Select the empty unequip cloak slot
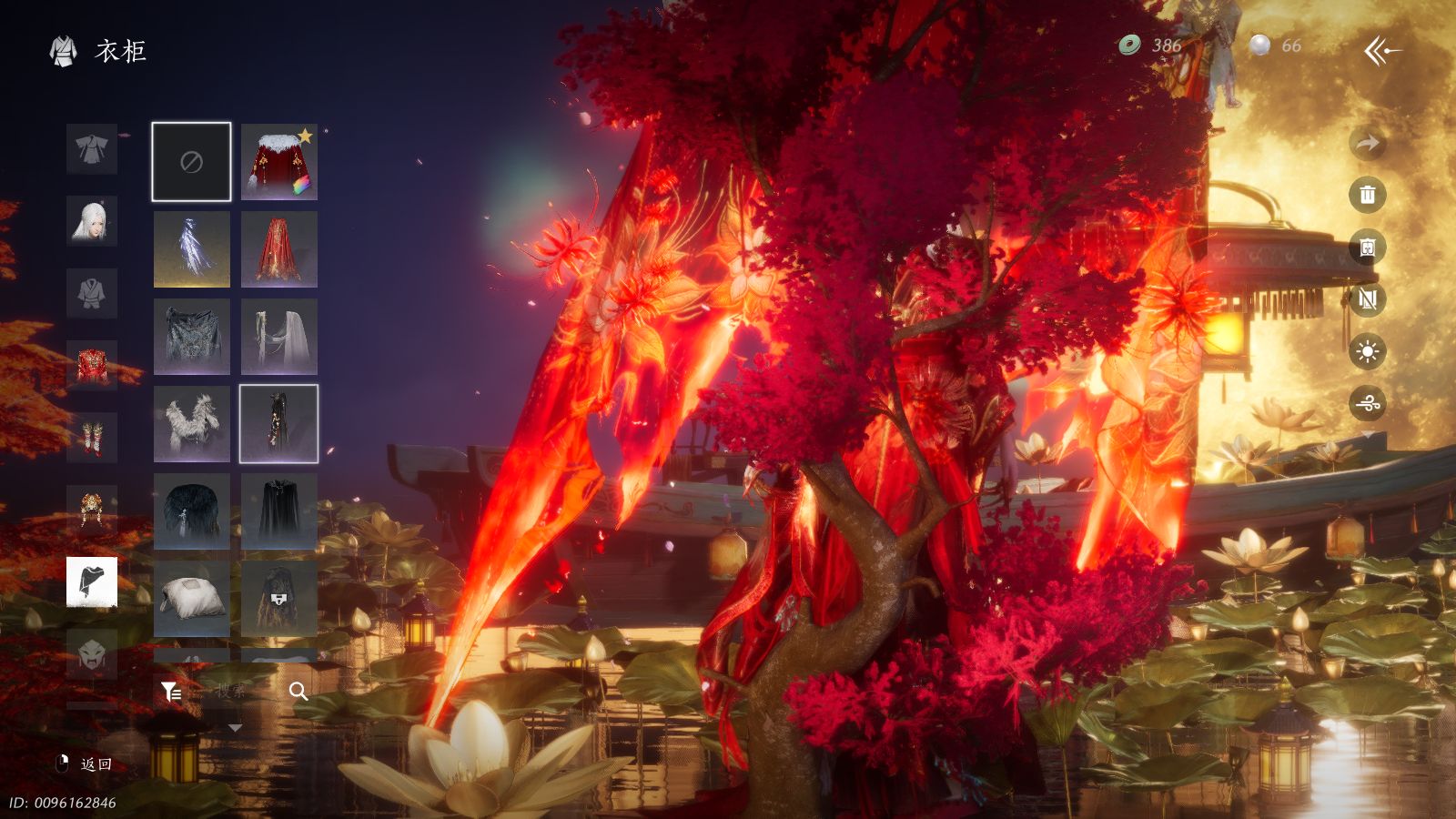This screenshot has width=1456, height=819. (x=191, y=162)
